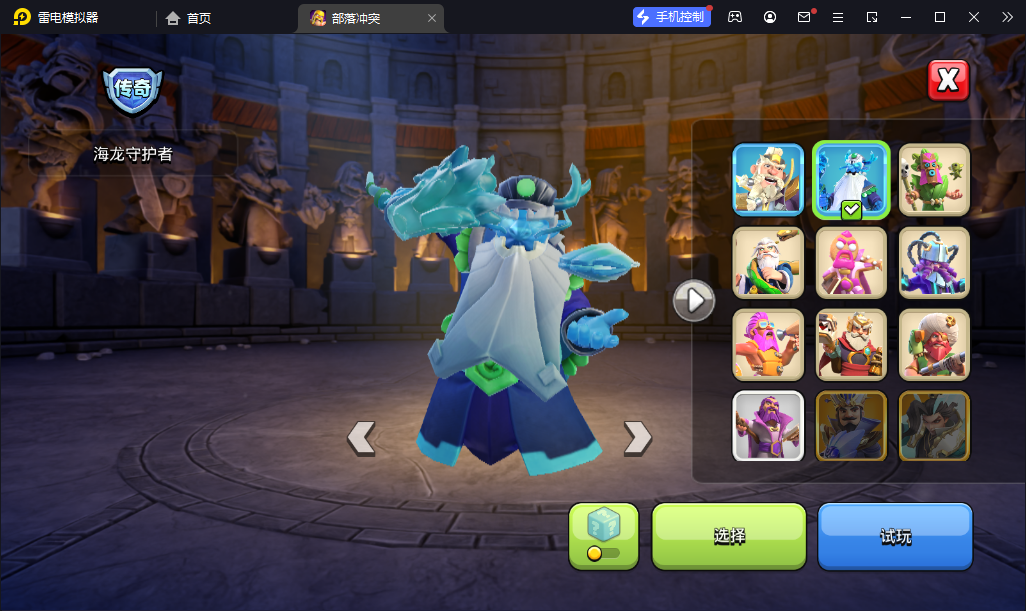The width and height of the screenshot is (1026, 611).
Task: Choose the checked blue sea dragon skin
Action: tap(851, 179)
